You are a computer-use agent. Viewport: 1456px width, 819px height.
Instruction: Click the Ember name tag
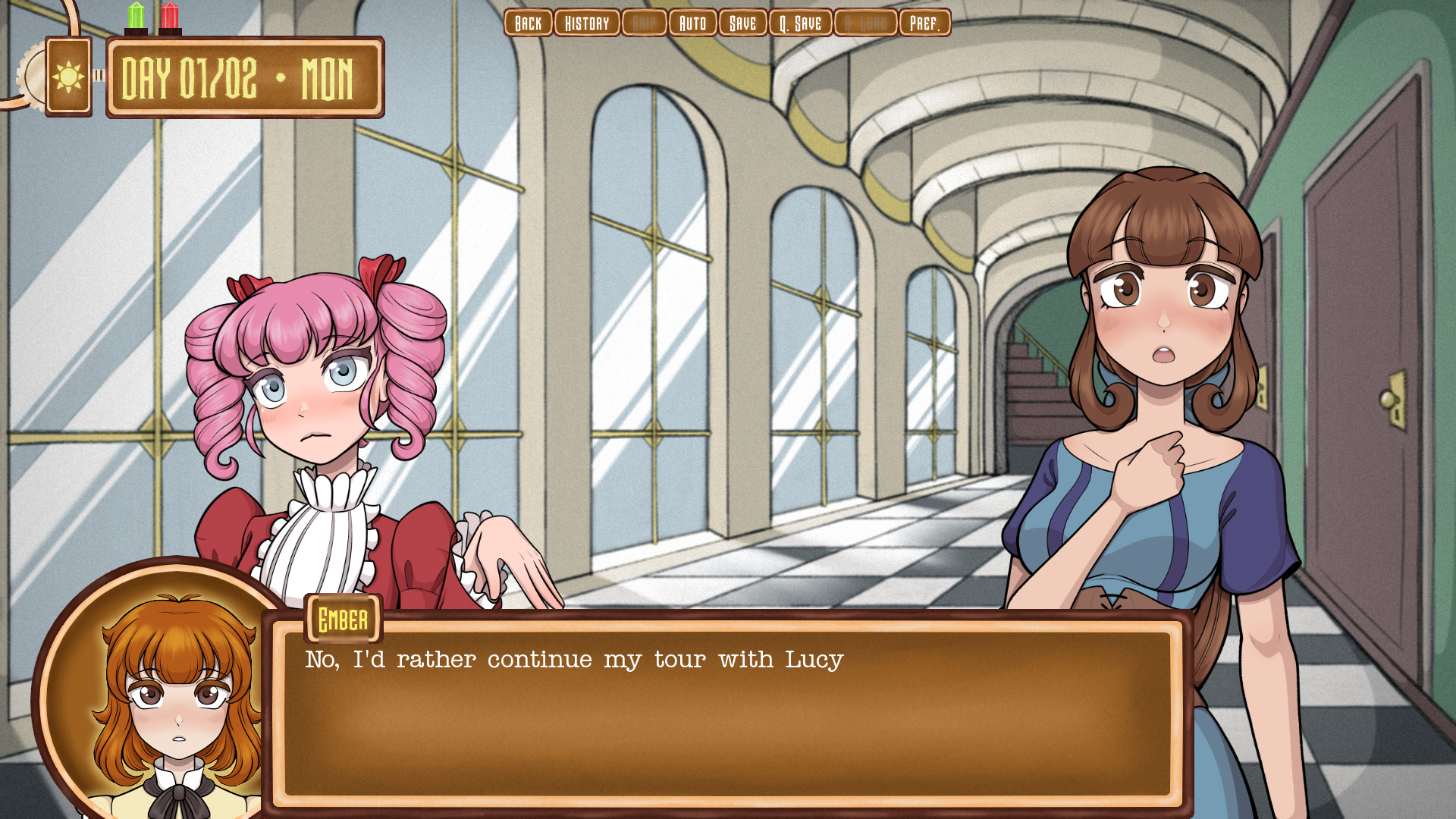[x=342, y=618]
